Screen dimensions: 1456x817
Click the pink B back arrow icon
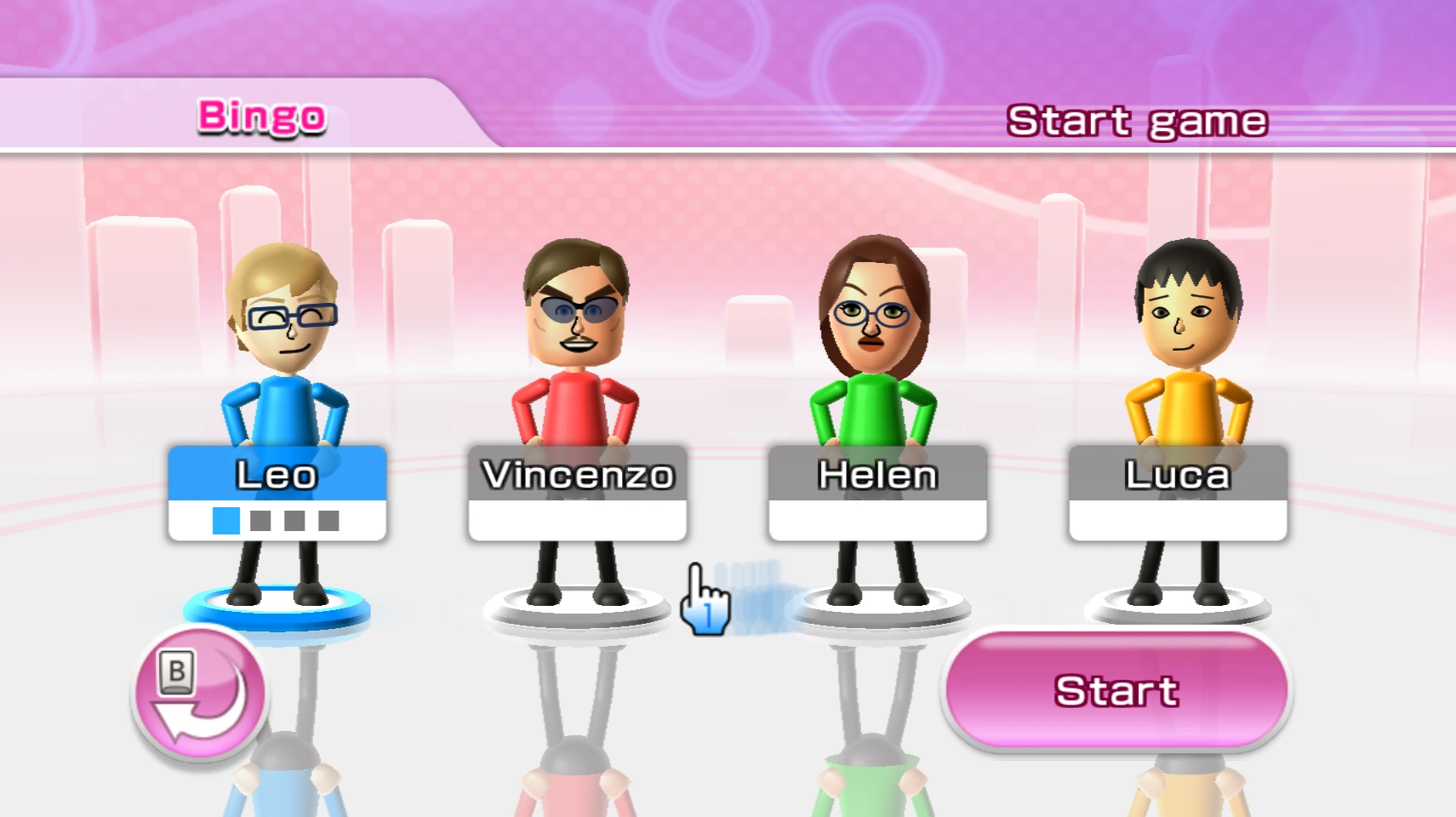pos(197,698)
